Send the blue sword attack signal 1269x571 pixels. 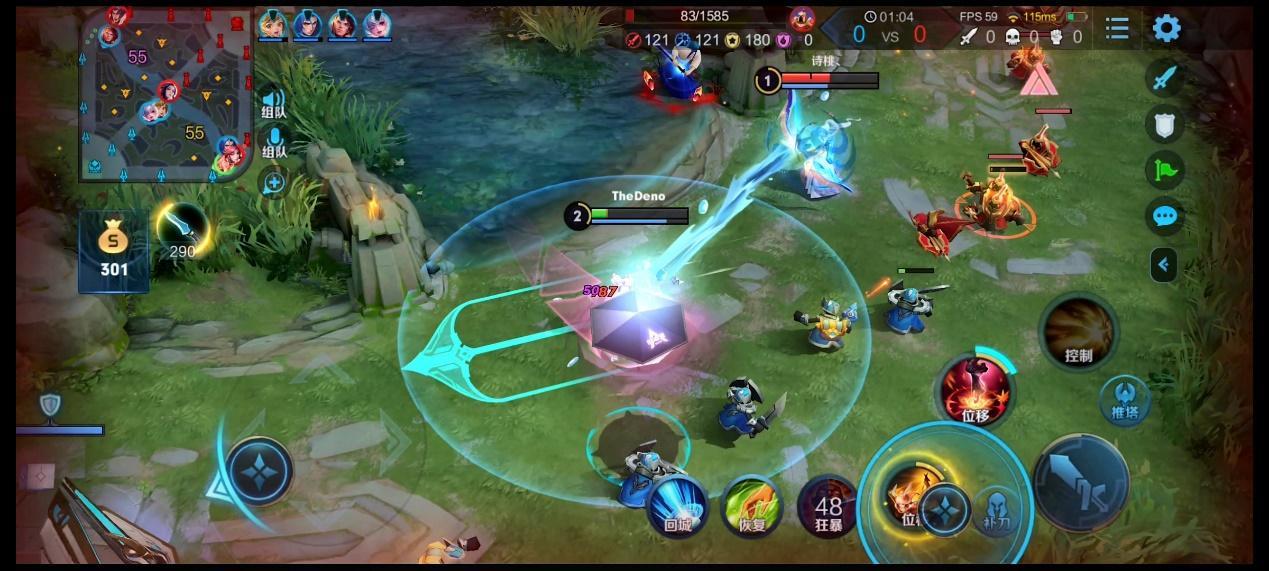tap(1165, 78)
